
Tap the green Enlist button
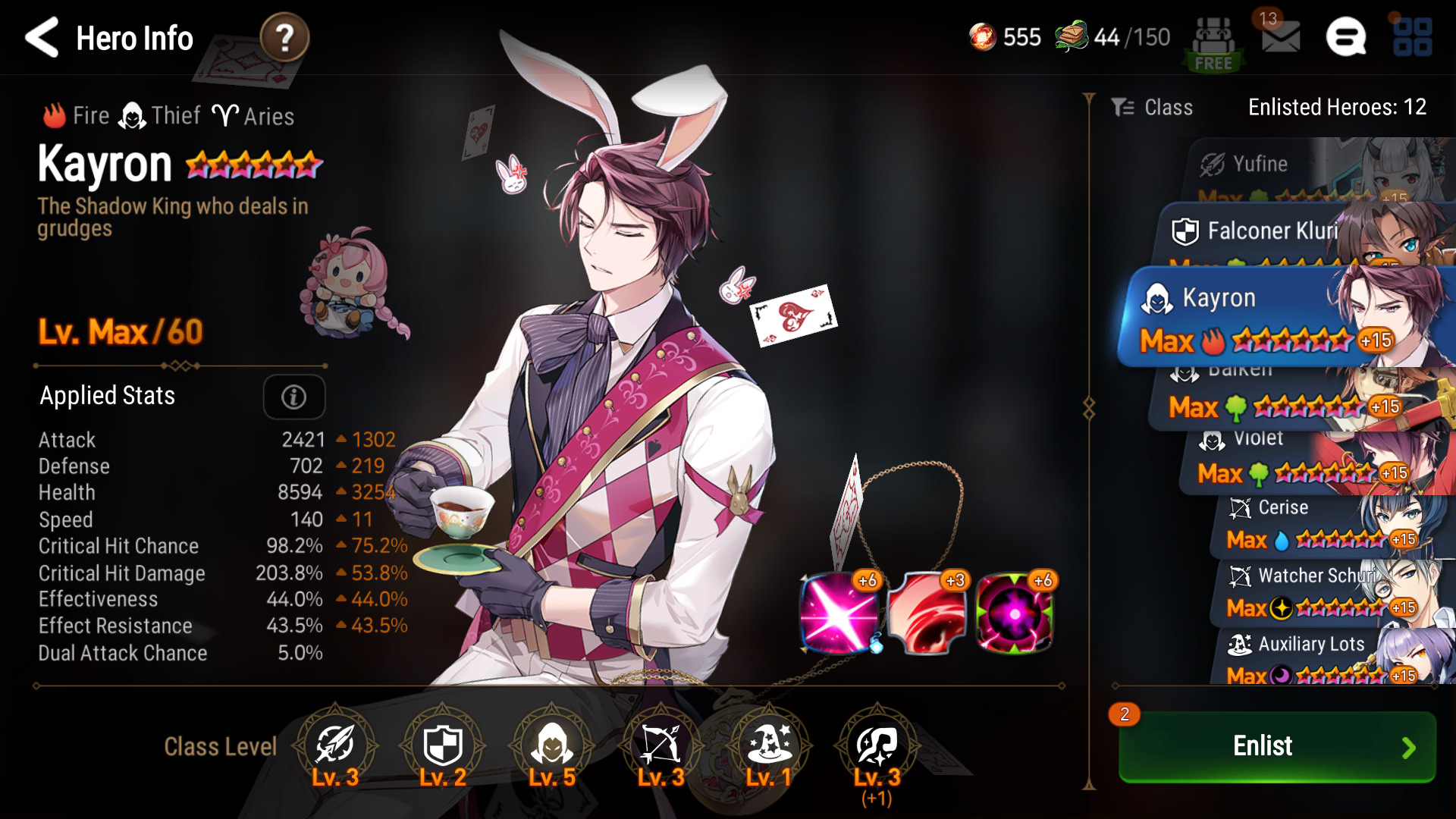coord(1277,746)
